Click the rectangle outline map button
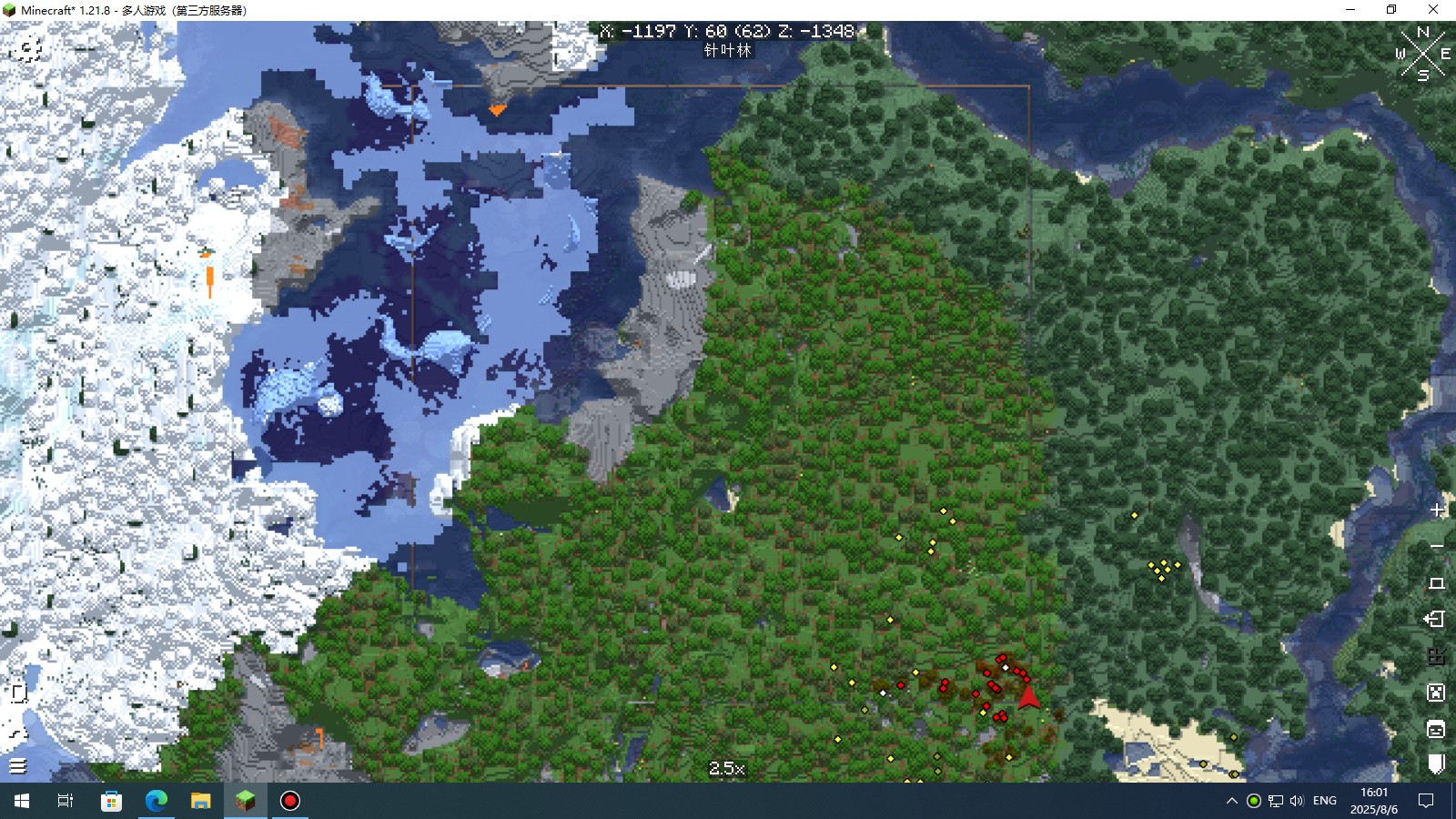 tap(1437, 583)
